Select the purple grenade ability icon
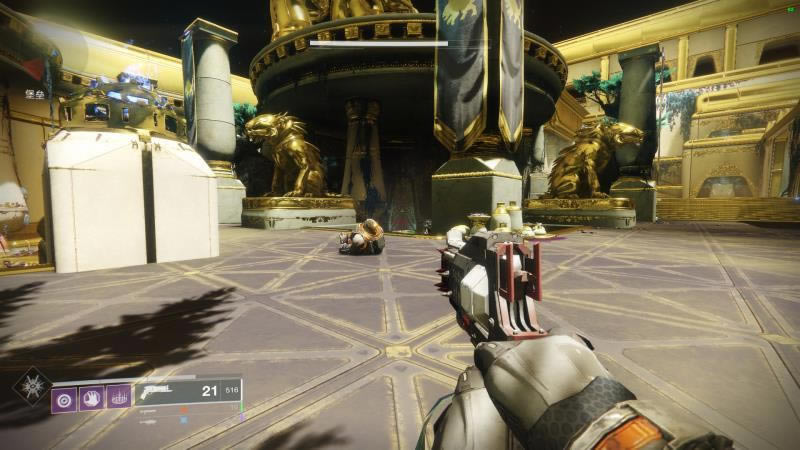Image resolution: width=800 pixels, height=450 pixels. tap(65, 397)
